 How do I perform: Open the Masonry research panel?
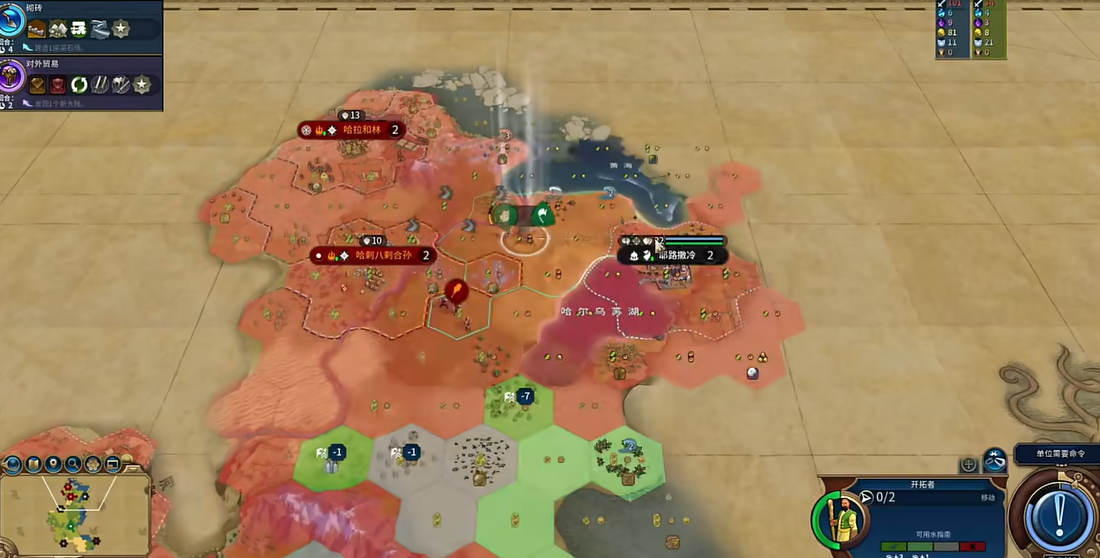click(80, 27)
